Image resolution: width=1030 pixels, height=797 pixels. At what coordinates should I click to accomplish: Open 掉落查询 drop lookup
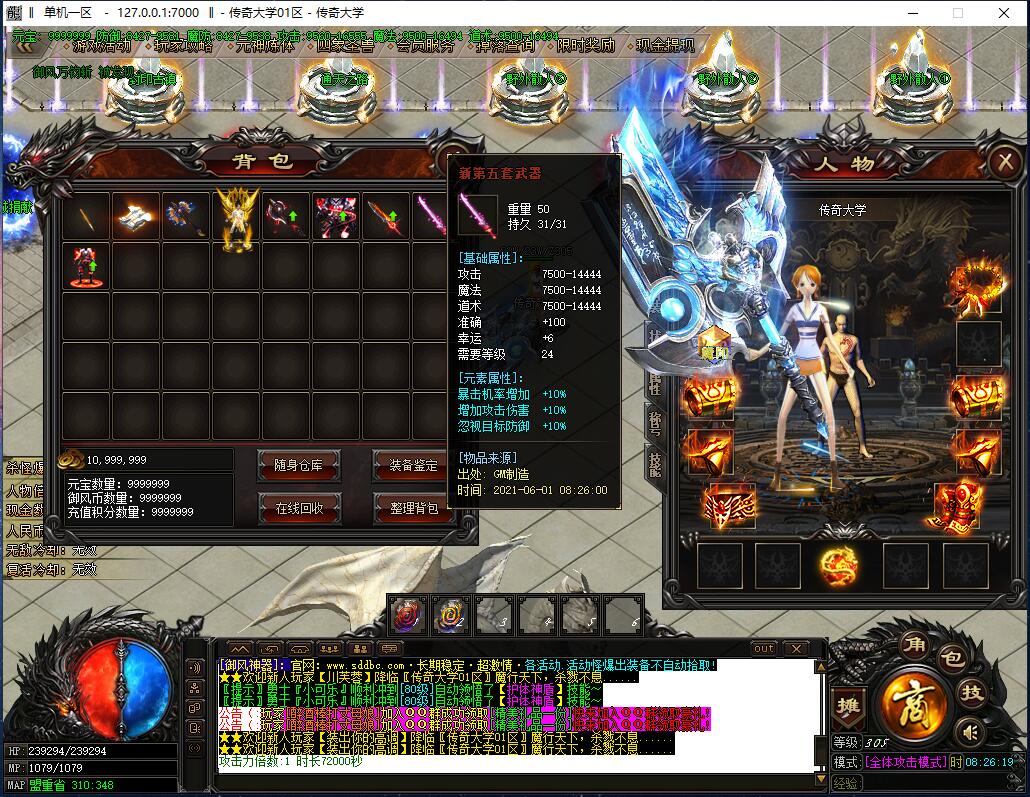[x=505, y=45]
